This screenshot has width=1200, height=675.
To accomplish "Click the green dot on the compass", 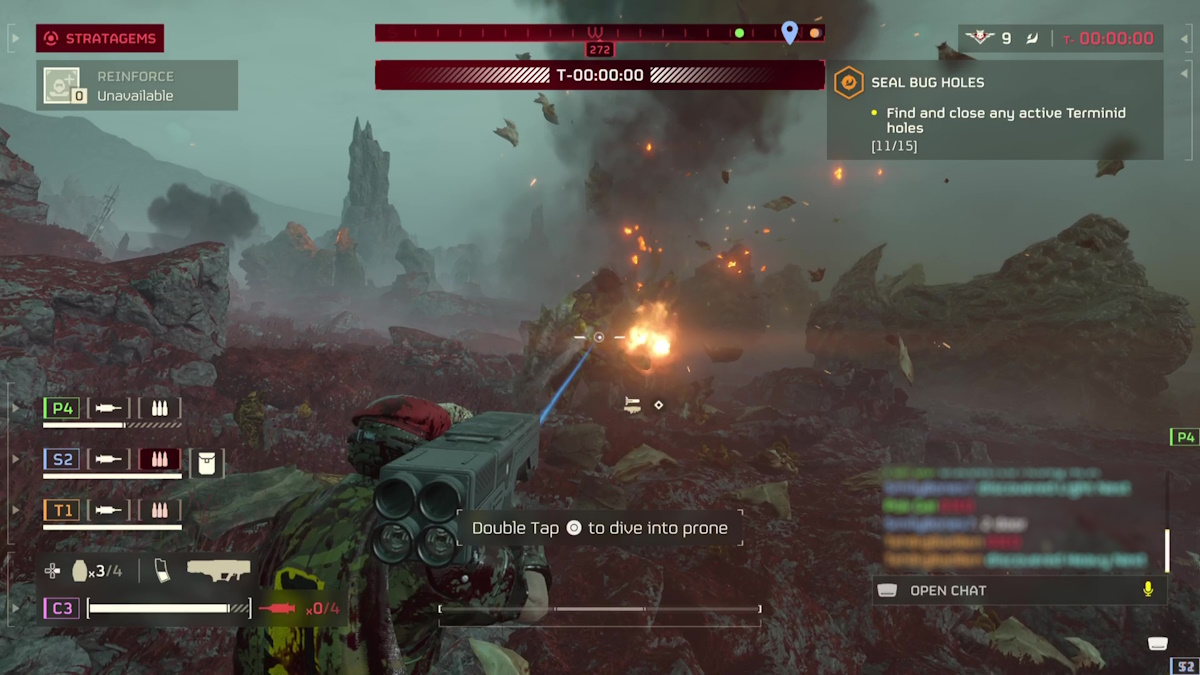I will pos(739,33).
